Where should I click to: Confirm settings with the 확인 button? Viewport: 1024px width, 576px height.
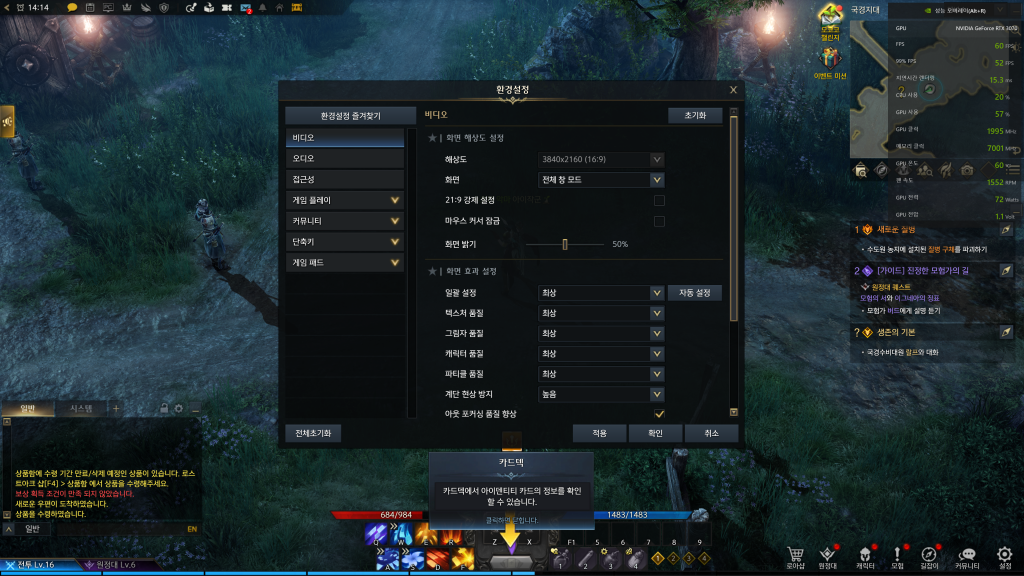click(x=655, y=433)
